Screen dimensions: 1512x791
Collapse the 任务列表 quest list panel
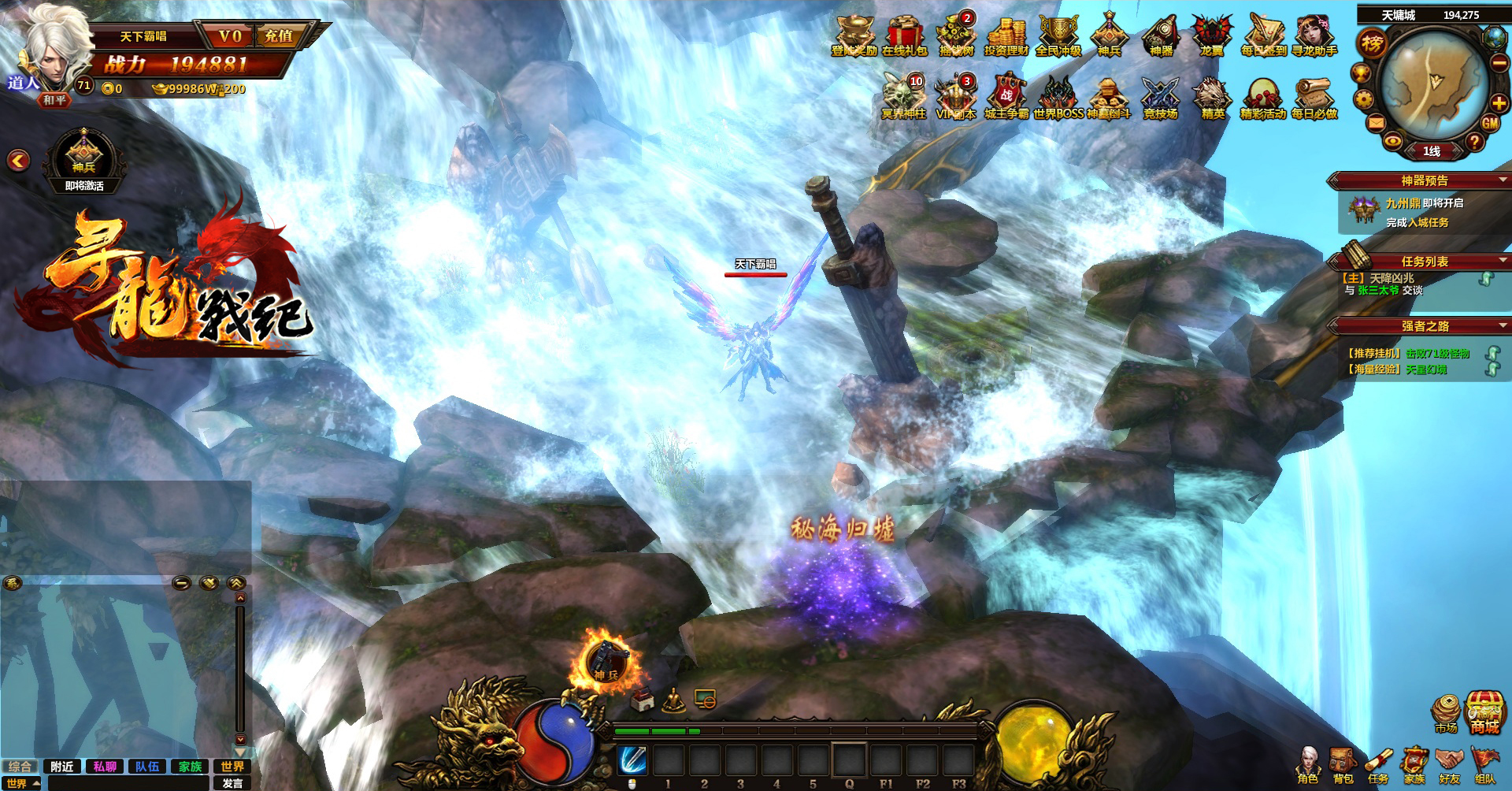1503,261
